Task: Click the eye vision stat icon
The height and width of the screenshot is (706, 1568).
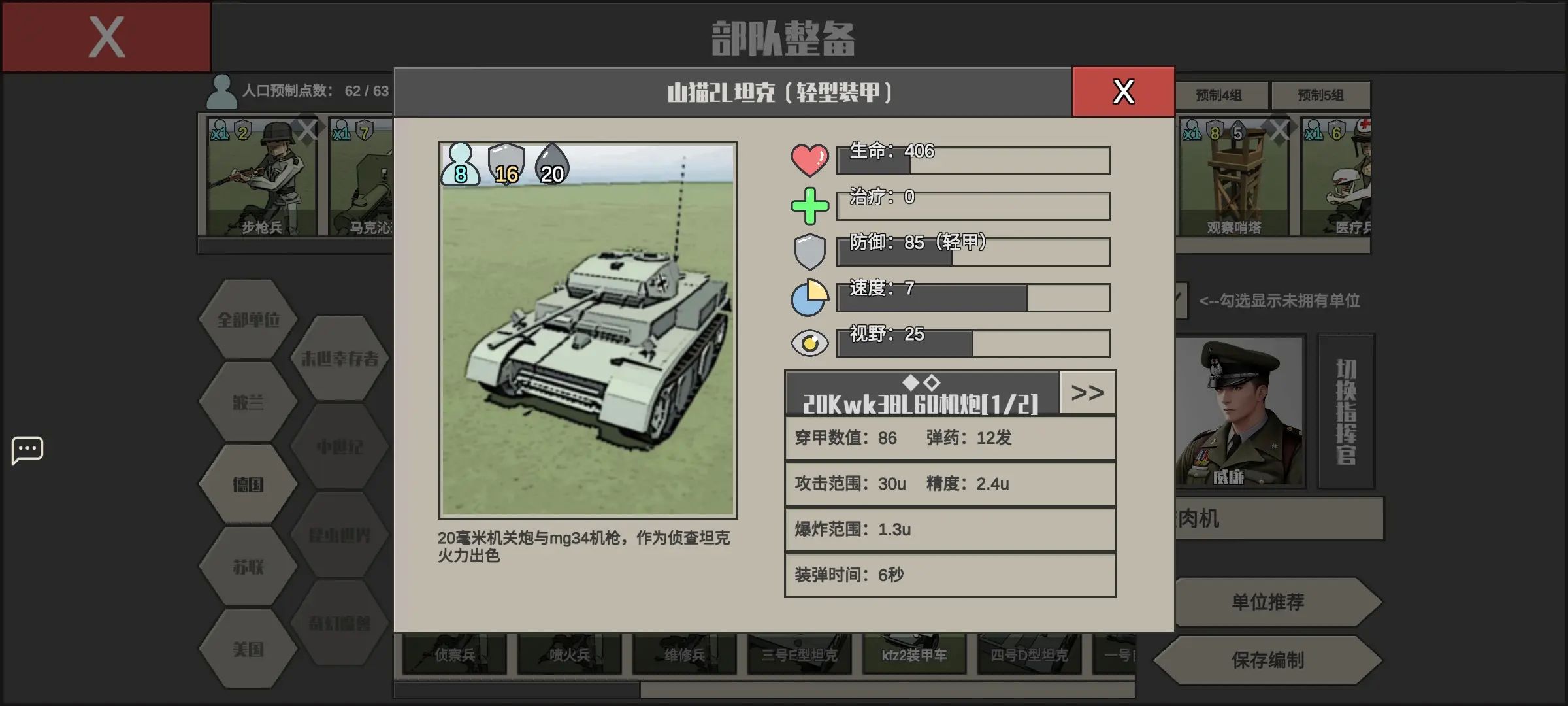Action: click(809, 341)
